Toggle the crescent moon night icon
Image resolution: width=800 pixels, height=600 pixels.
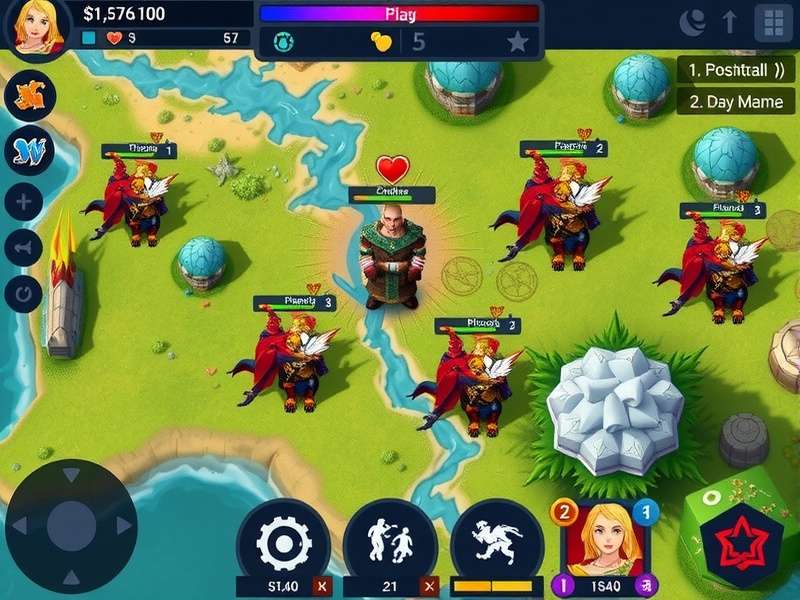tap(692, 22)
